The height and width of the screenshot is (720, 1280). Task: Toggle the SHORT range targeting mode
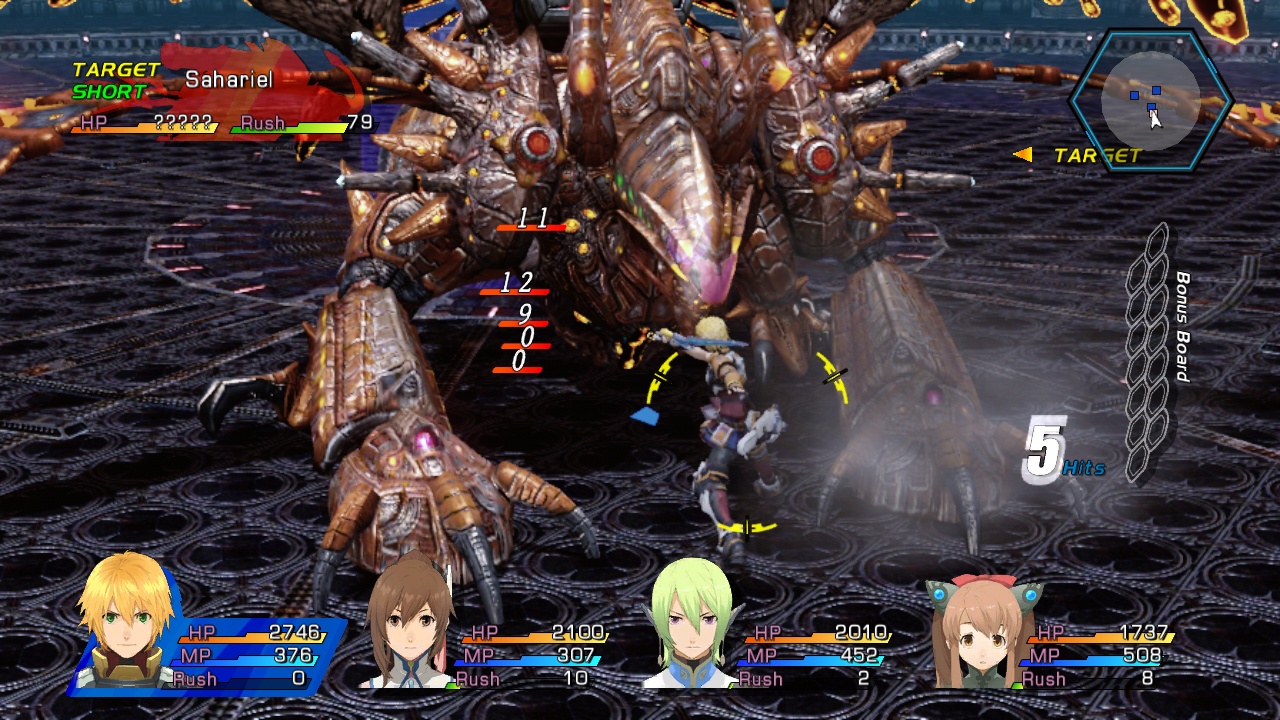(x=105, y=92)
